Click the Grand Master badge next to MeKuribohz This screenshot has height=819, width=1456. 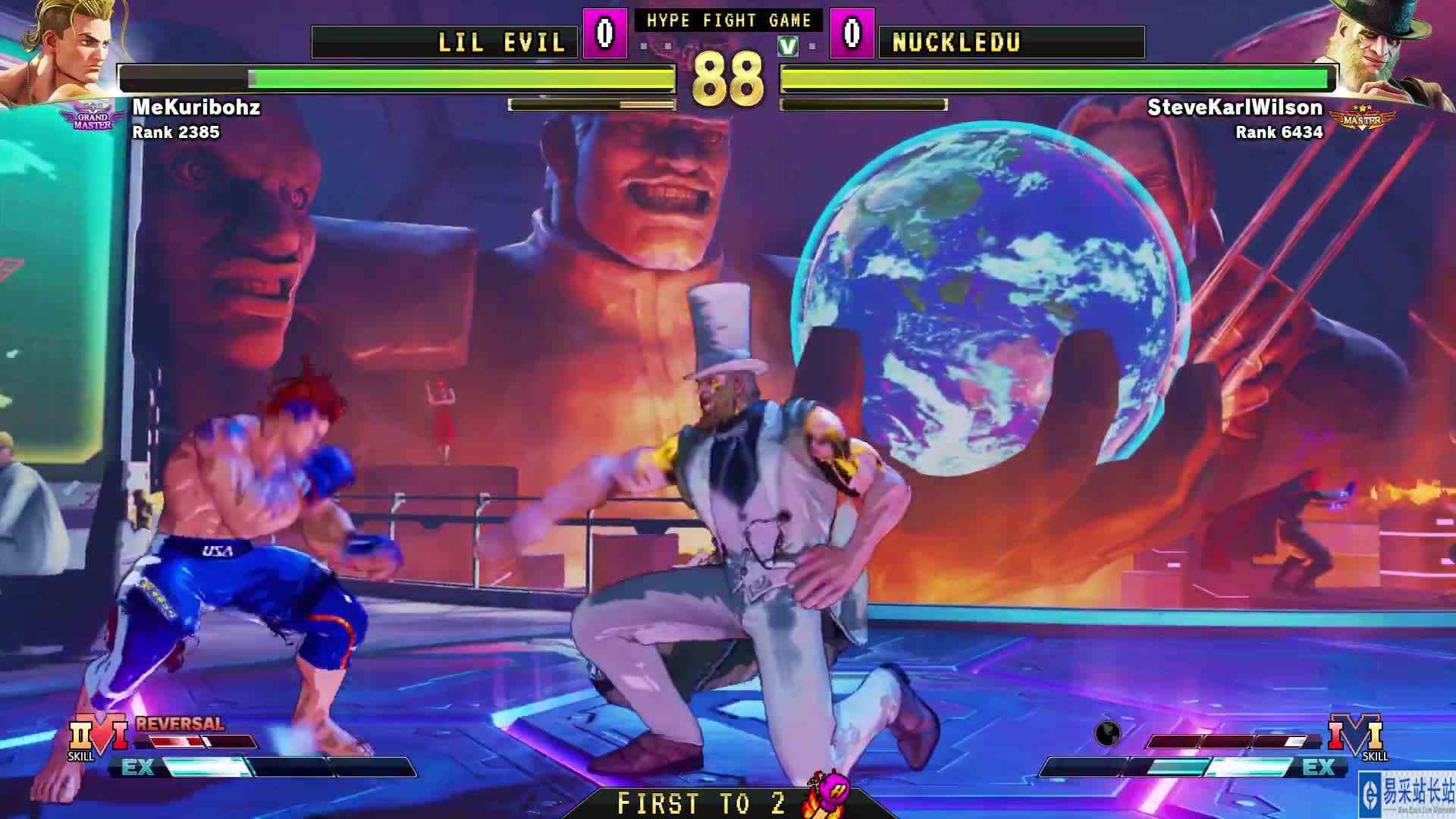90,115
